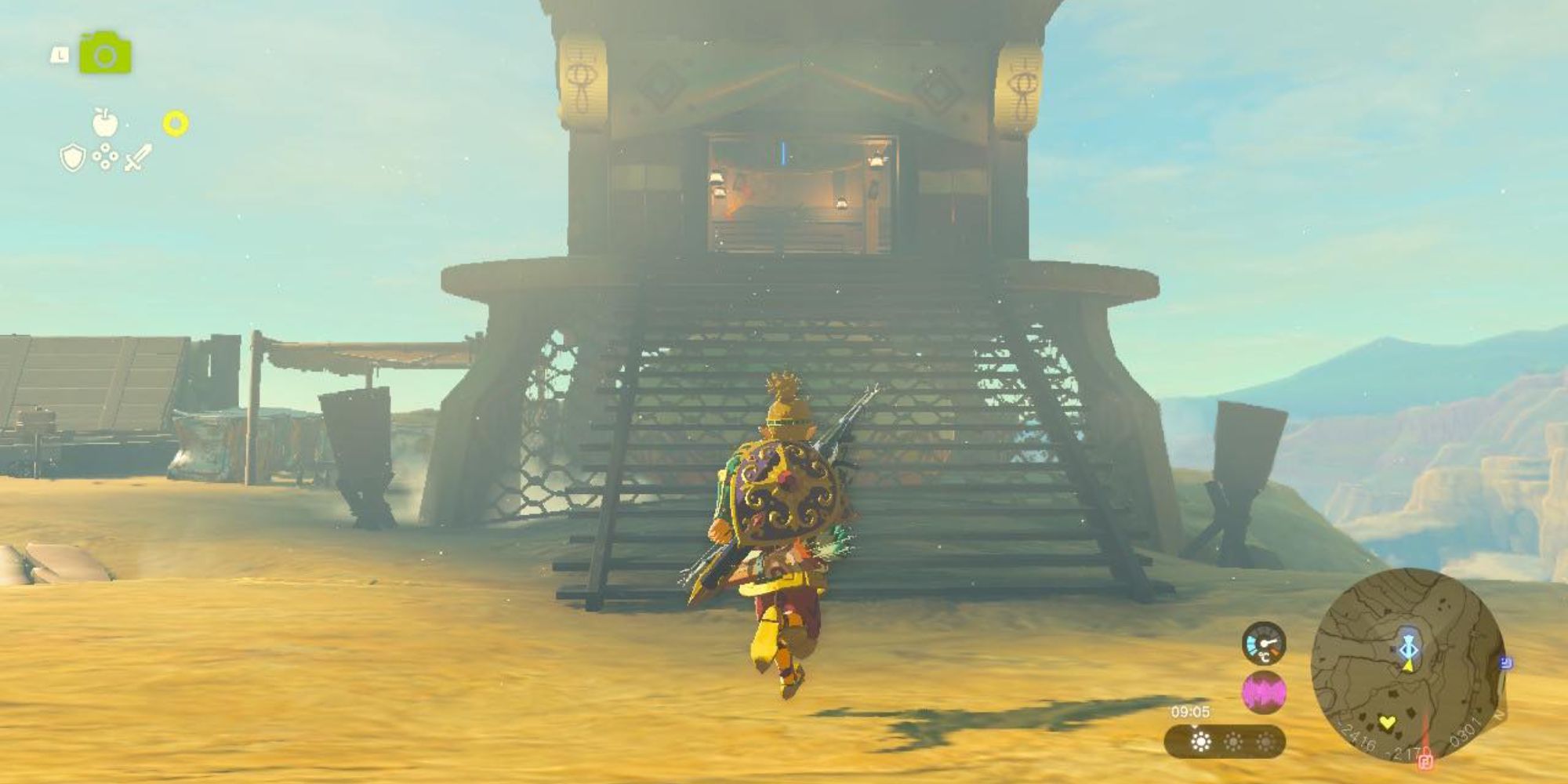1568x784 pixels.
Task: Open the yellow destination arrow on minimap
Action: (x=1409, y=666)
